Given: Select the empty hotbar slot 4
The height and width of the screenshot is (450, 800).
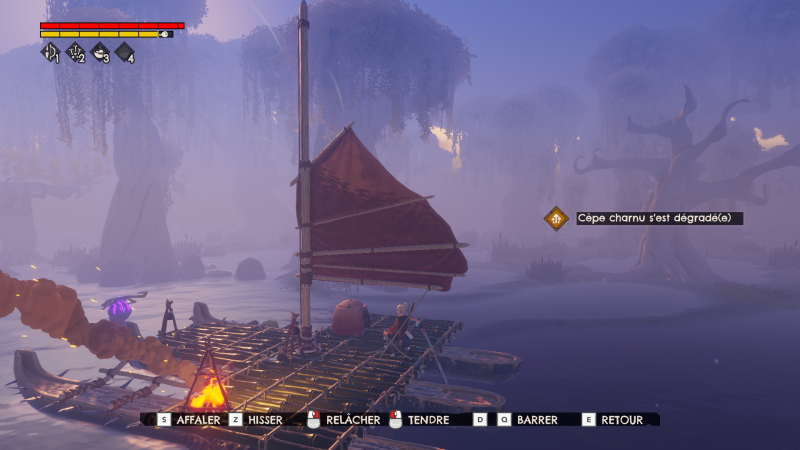Looking at the screenshot, I should click(x=125, y=53).
